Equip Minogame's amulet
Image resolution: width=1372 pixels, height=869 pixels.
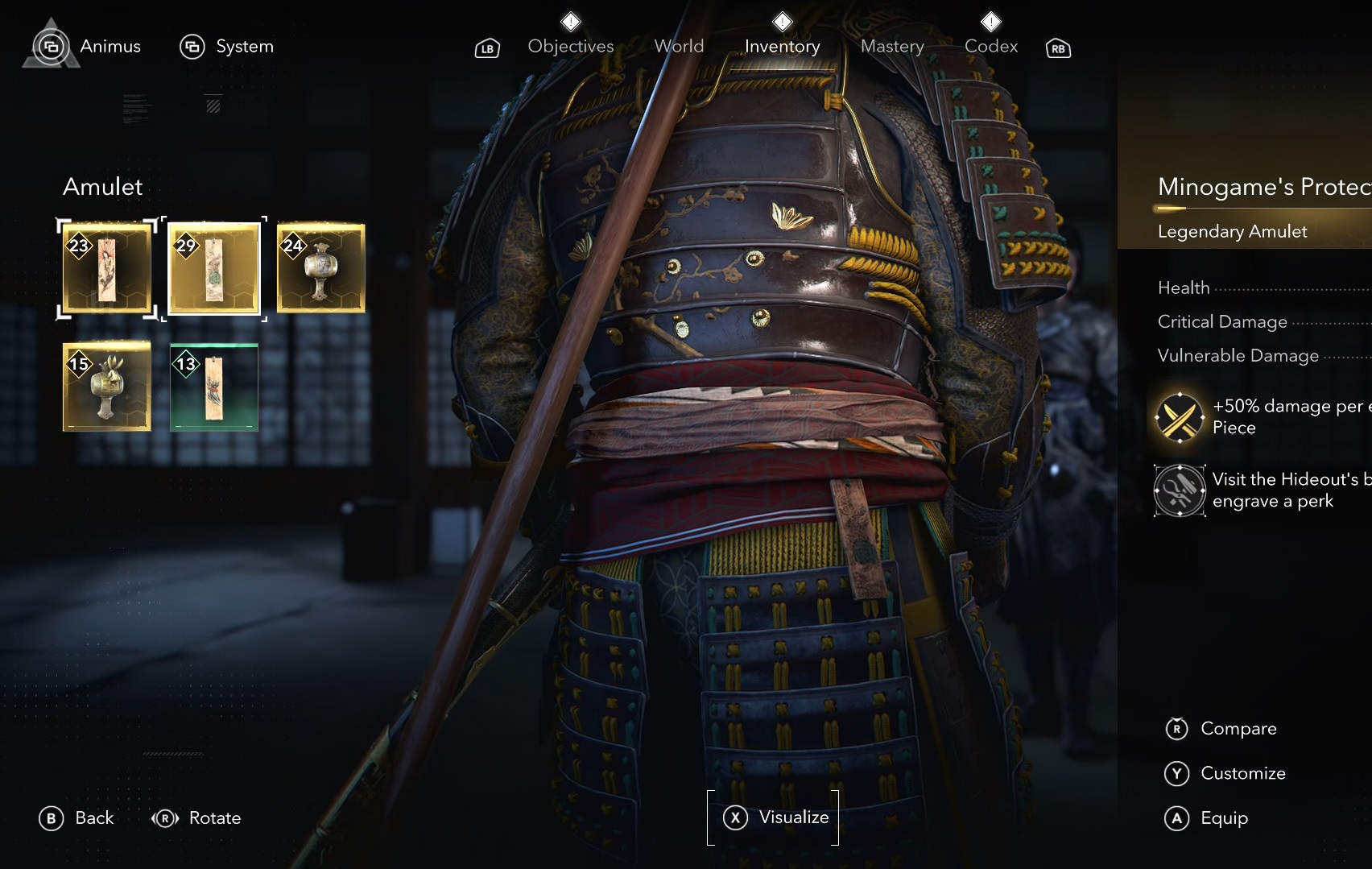coord(1207,818)
